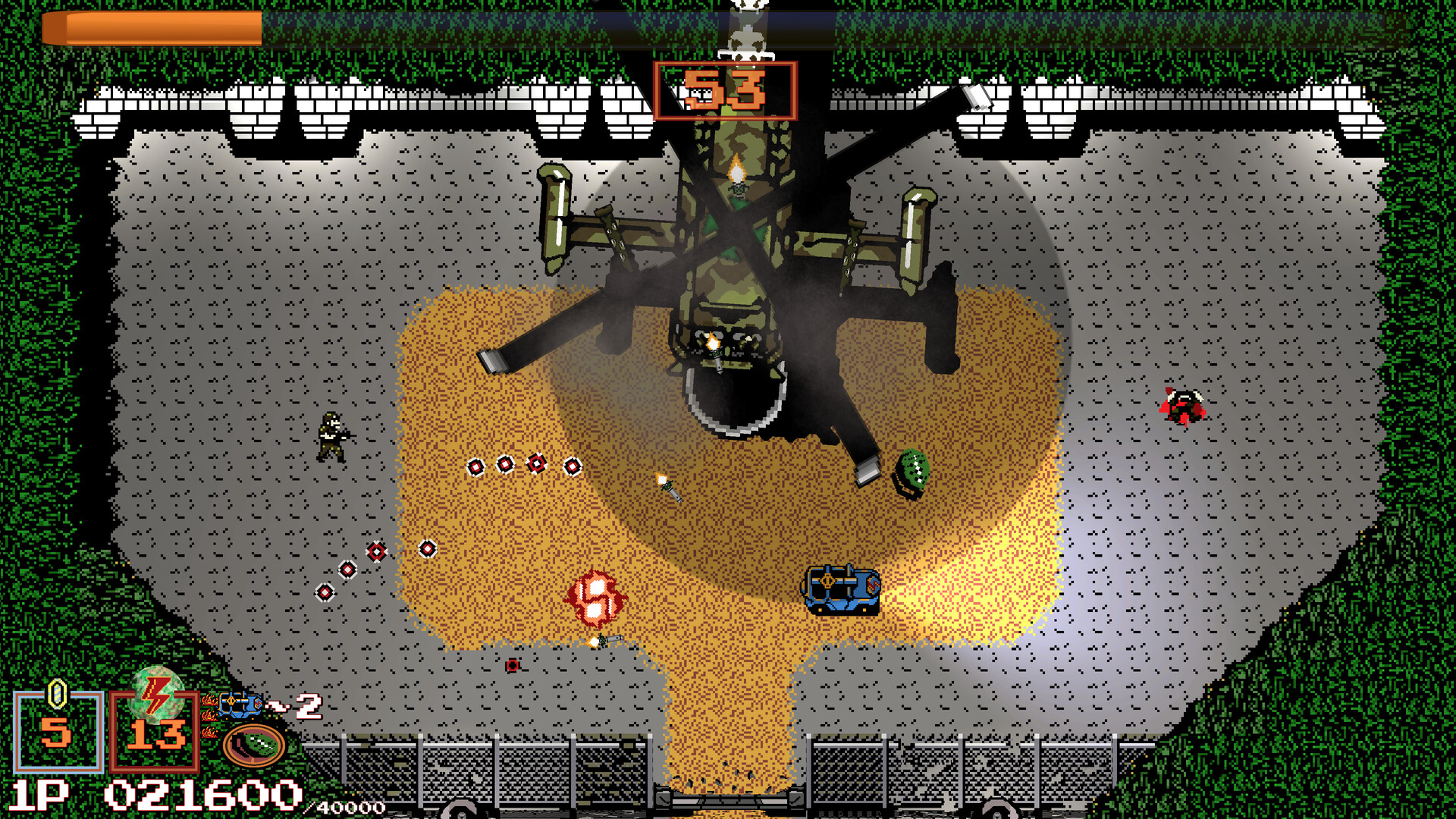Select the yellow coin counter icon
The width and height of the screenshot is (1456, 819).
(x=56, y=695)
